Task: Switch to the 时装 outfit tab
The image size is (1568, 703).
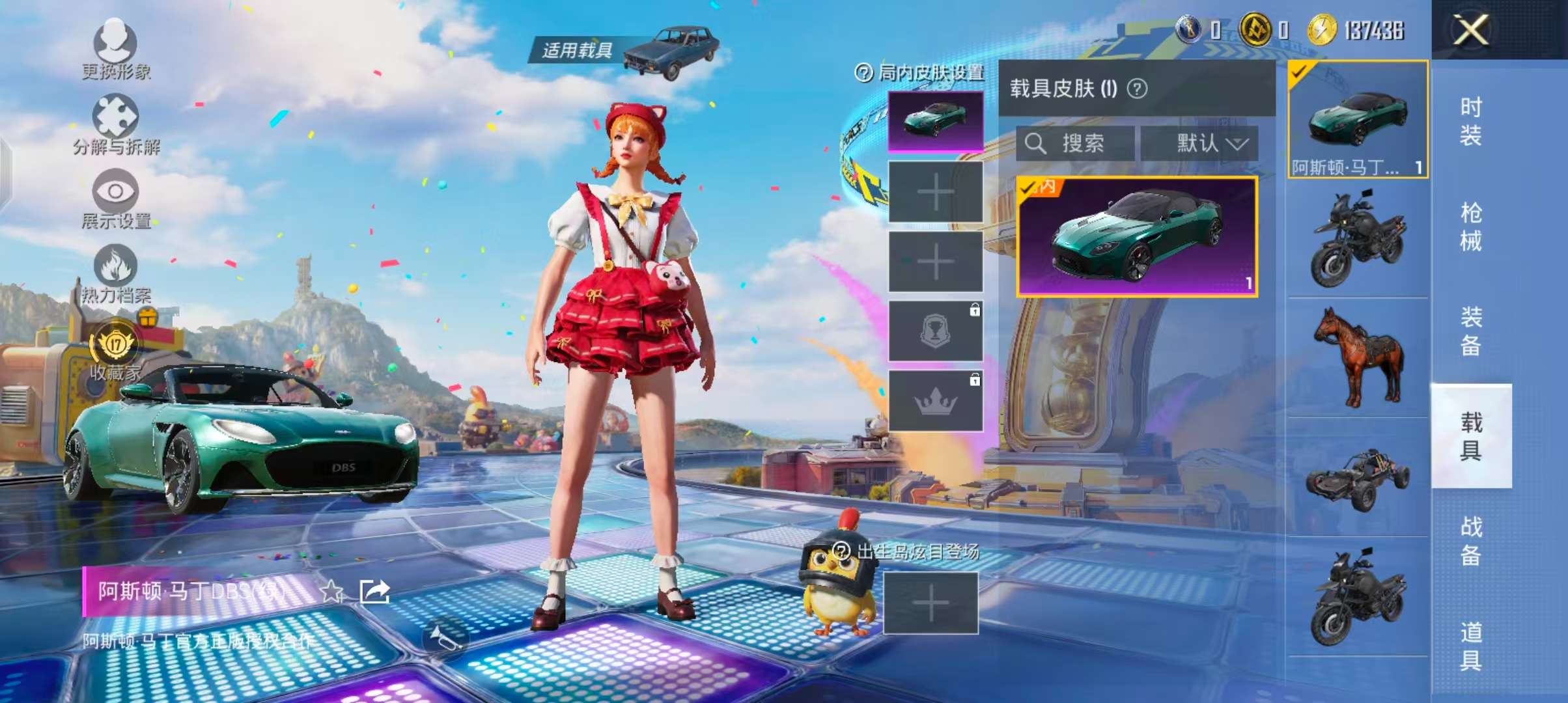Action: pyautogui.click(x=1470, y=121)
